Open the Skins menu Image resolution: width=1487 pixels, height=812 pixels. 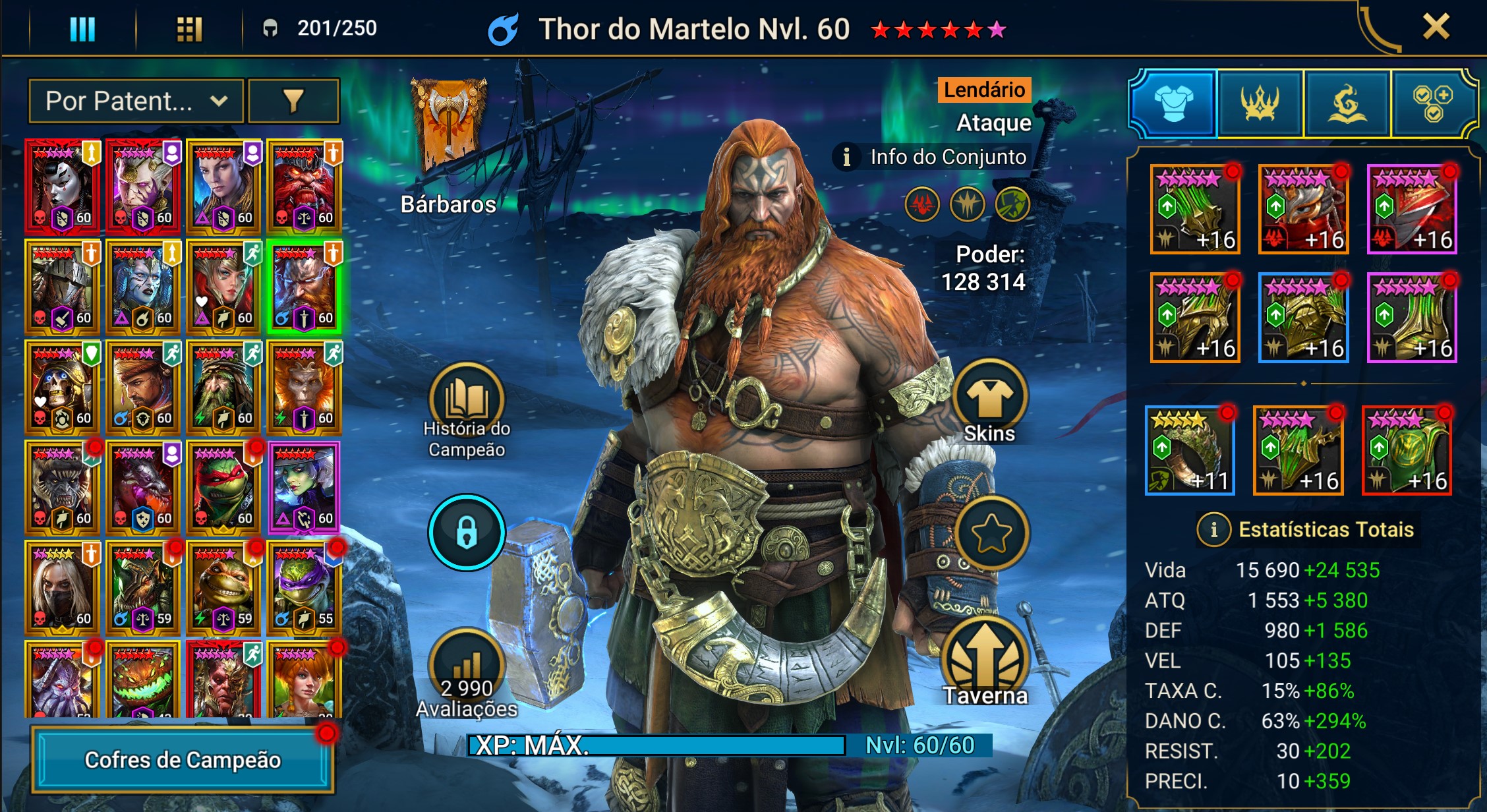[x=989, y=397]
